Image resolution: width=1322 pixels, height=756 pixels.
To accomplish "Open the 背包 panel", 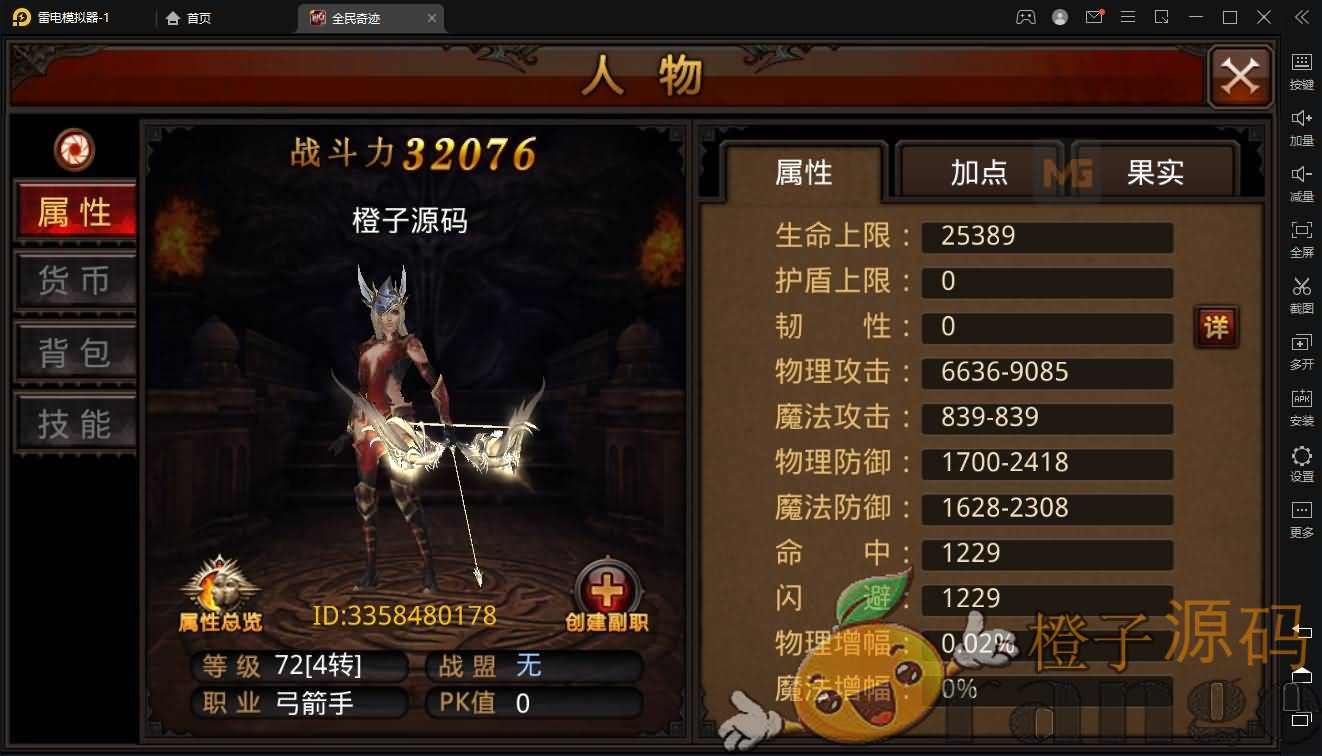I will pos(75,352).
